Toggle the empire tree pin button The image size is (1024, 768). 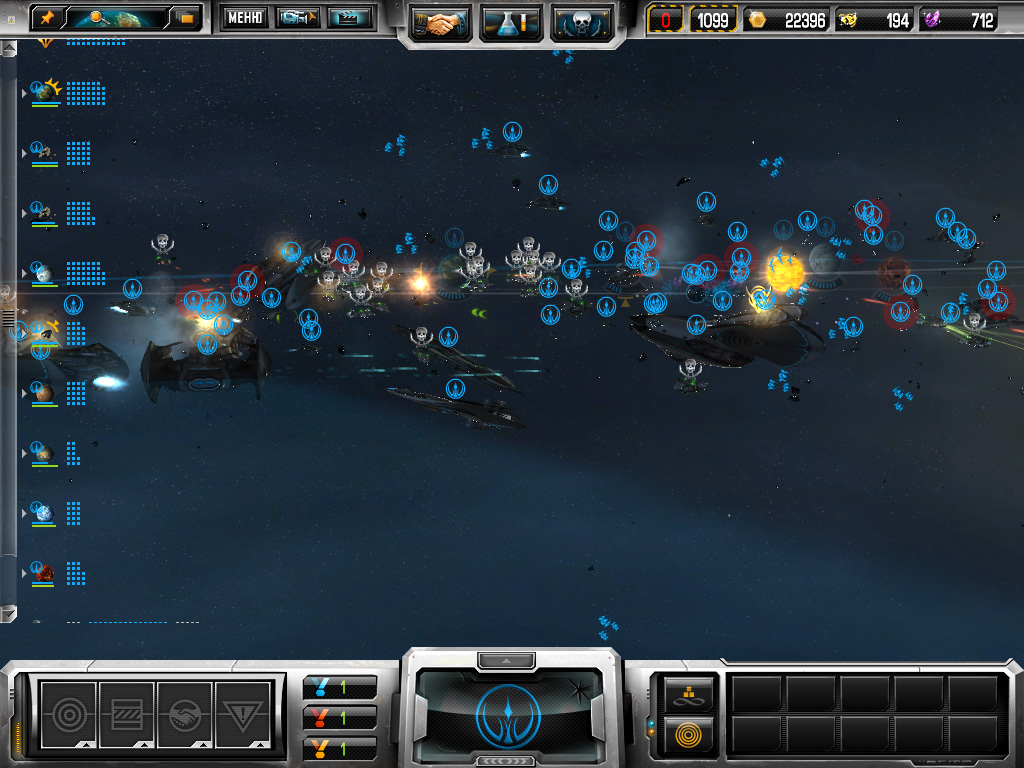47,17
